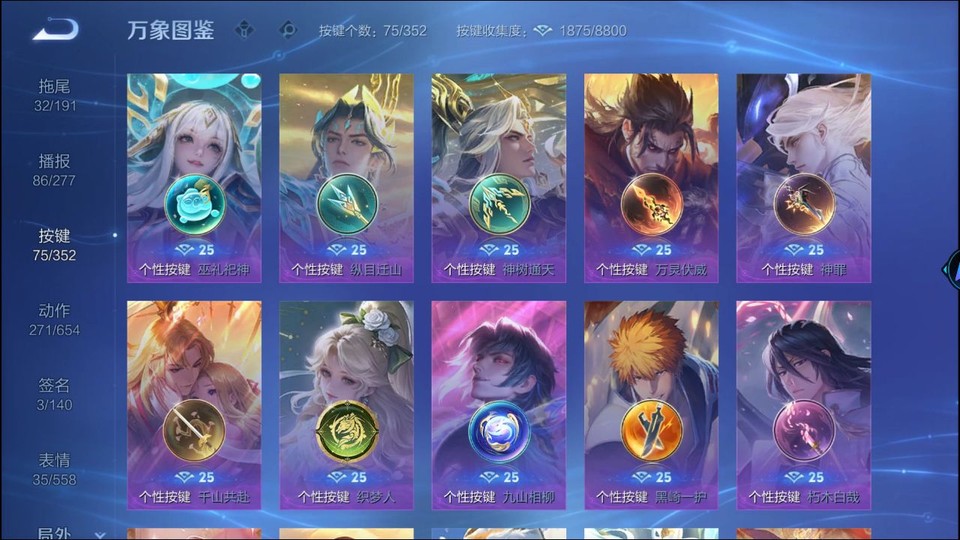Choose the 千山共赴 button skin card
Image resolution: width=960 pixels, height=540 pixels.
[194, 405]
